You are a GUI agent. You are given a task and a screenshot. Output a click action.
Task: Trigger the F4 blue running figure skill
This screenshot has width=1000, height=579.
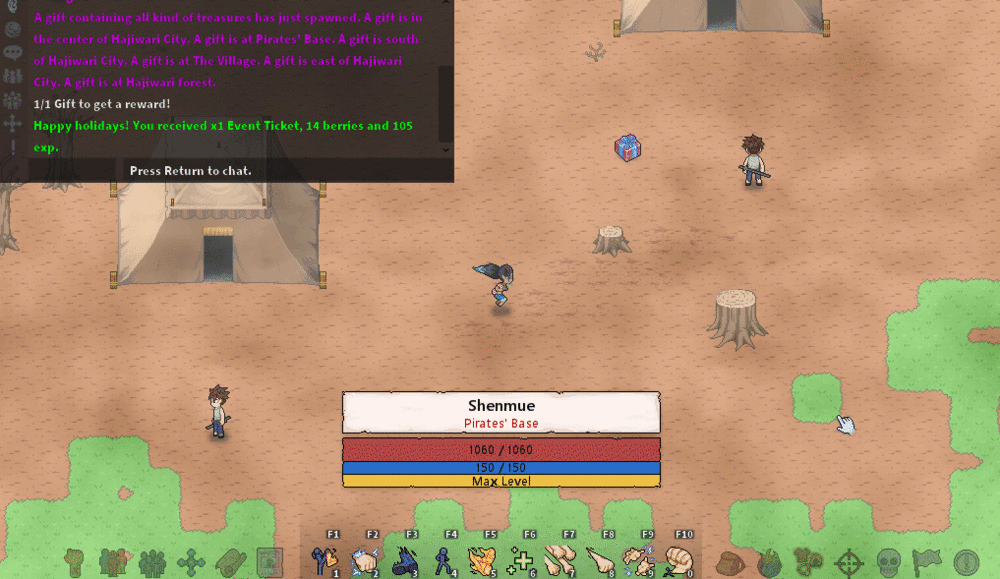(443, 559)
